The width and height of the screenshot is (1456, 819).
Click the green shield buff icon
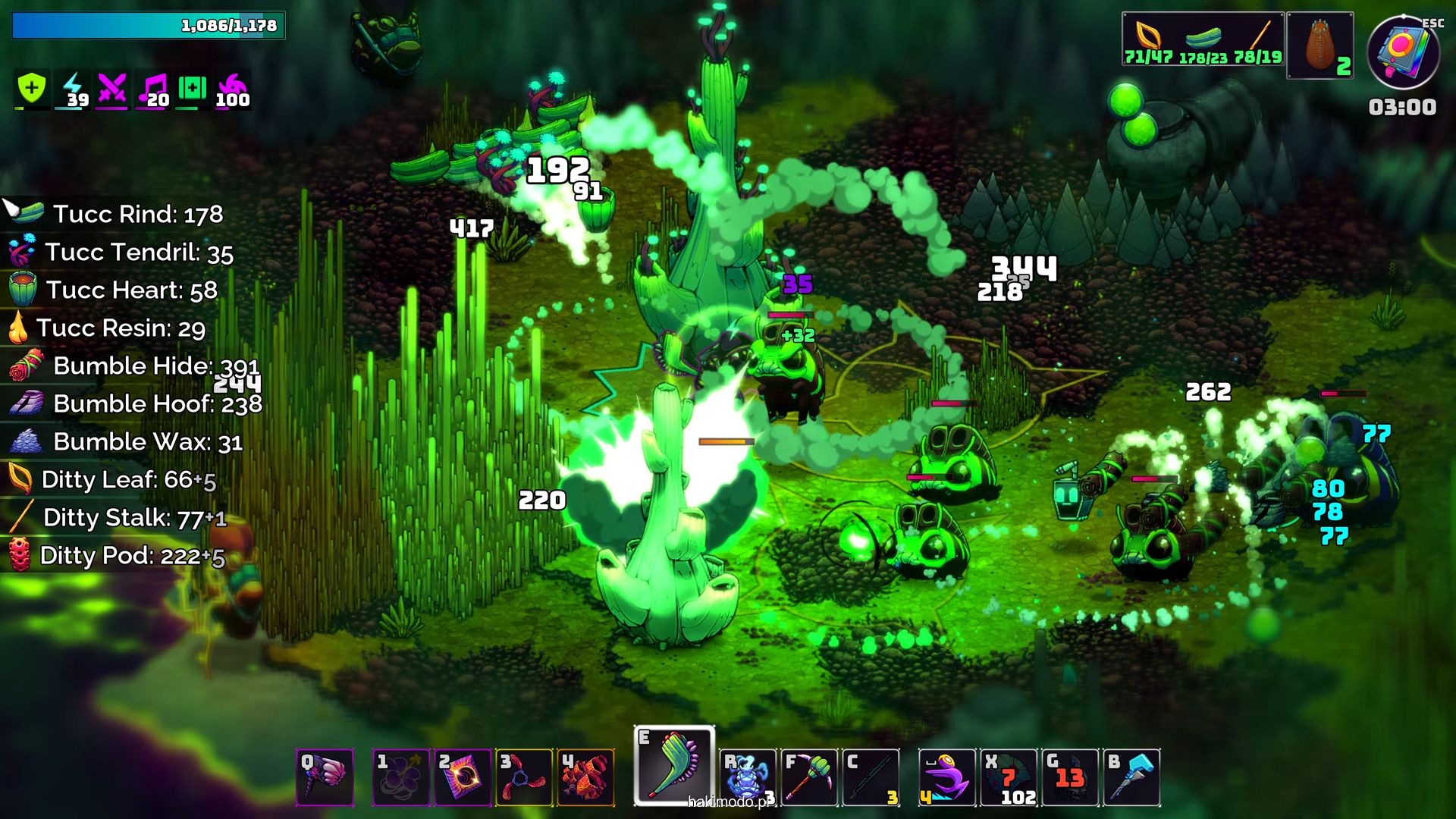coord(32,89)
